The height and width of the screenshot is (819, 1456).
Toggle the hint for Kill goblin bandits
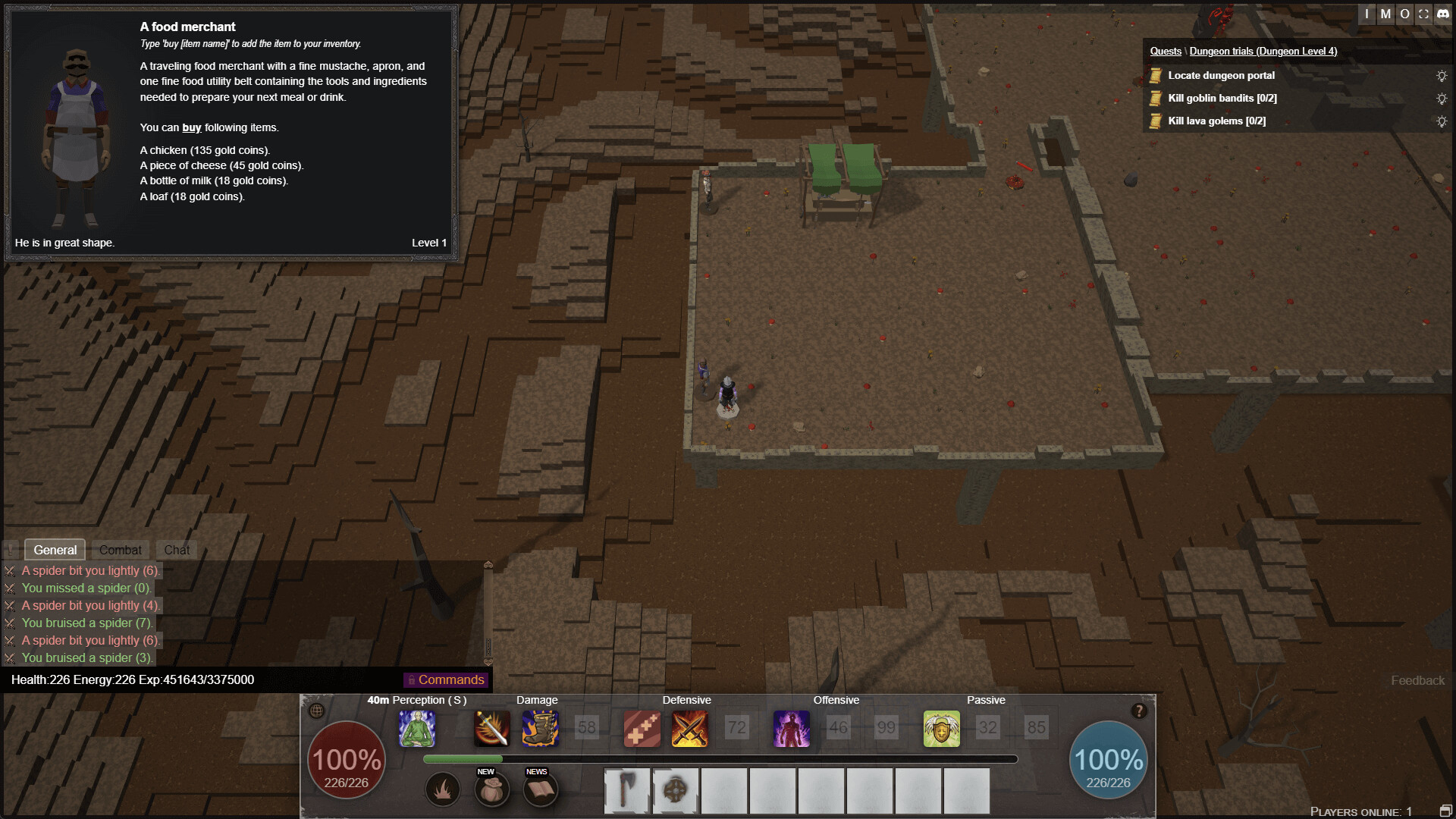[x=1440, y=98]
